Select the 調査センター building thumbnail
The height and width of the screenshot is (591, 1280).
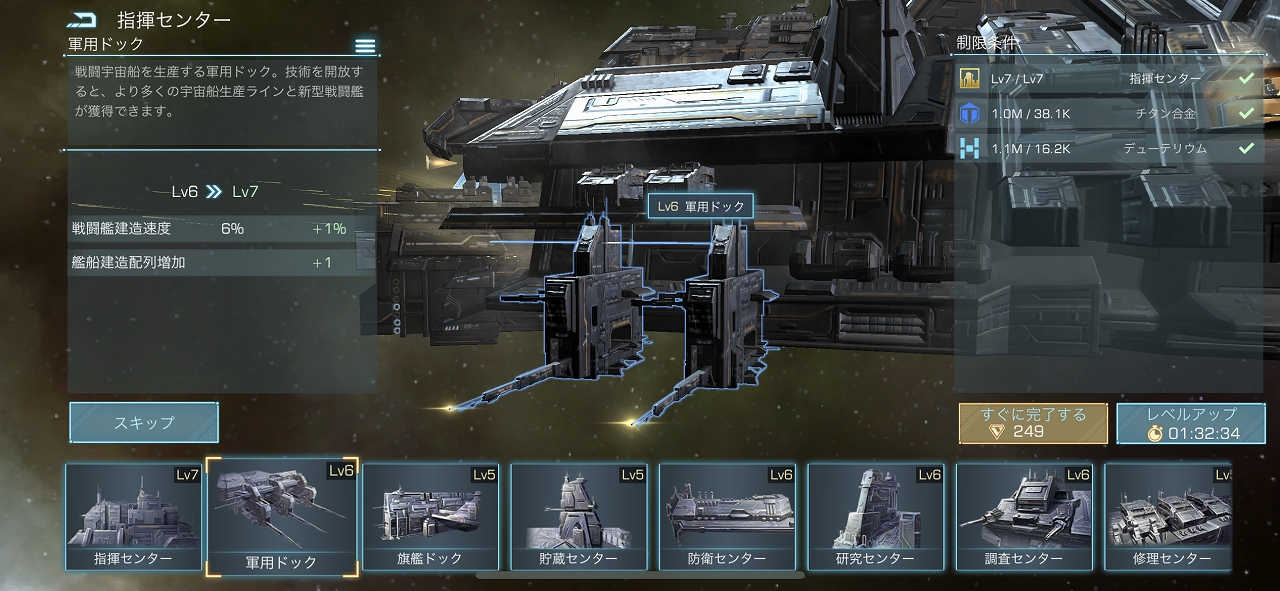tap(1023, 518)
